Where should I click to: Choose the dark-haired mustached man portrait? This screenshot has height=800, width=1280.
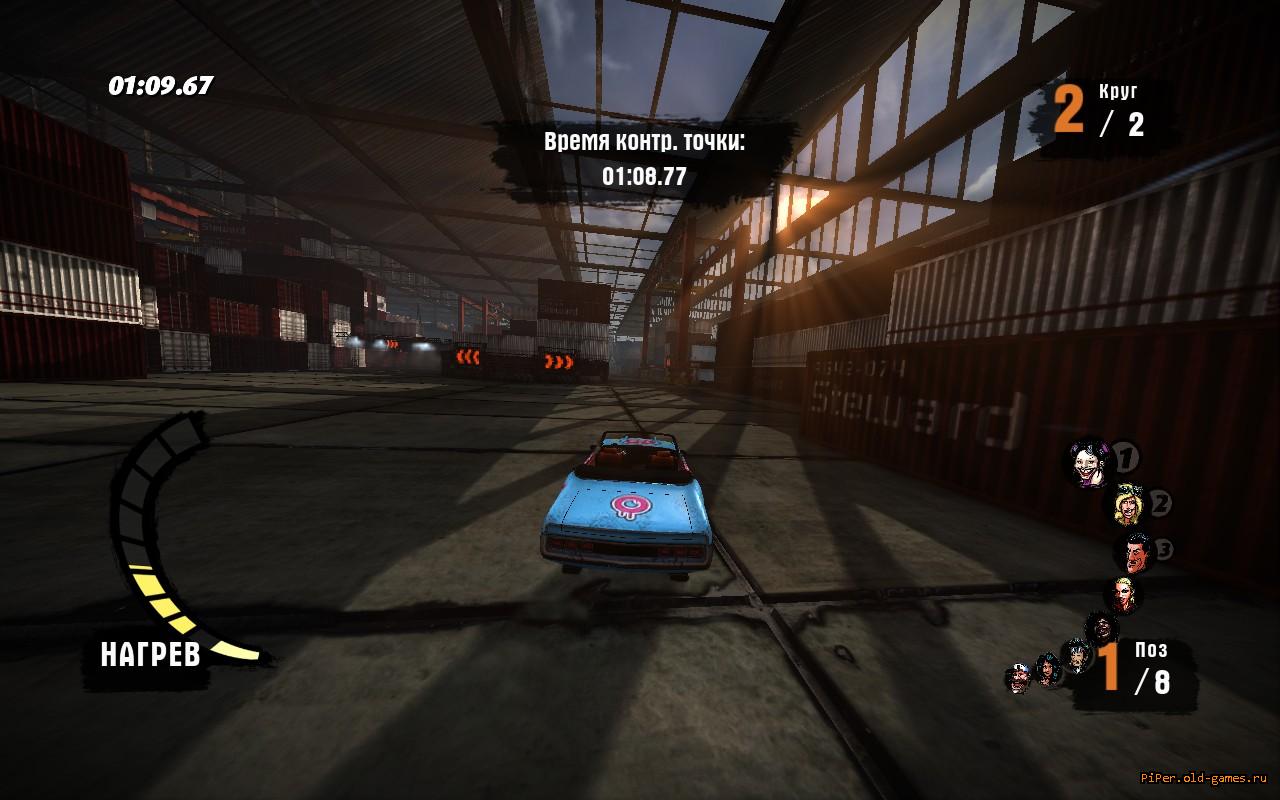coord(1135,552)
